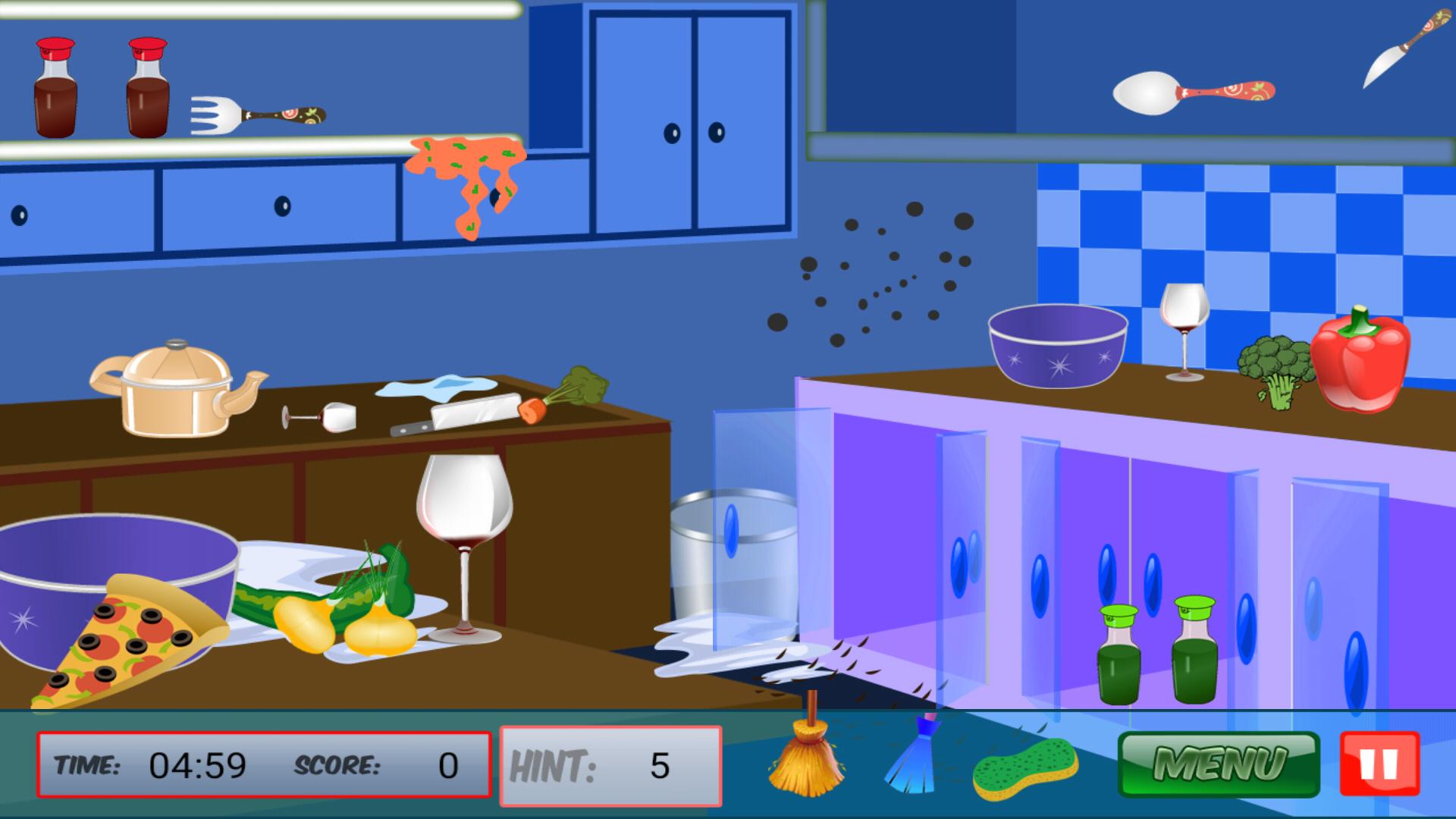Click the HINT counter box
1456x819 pixels.
point(610,762)
